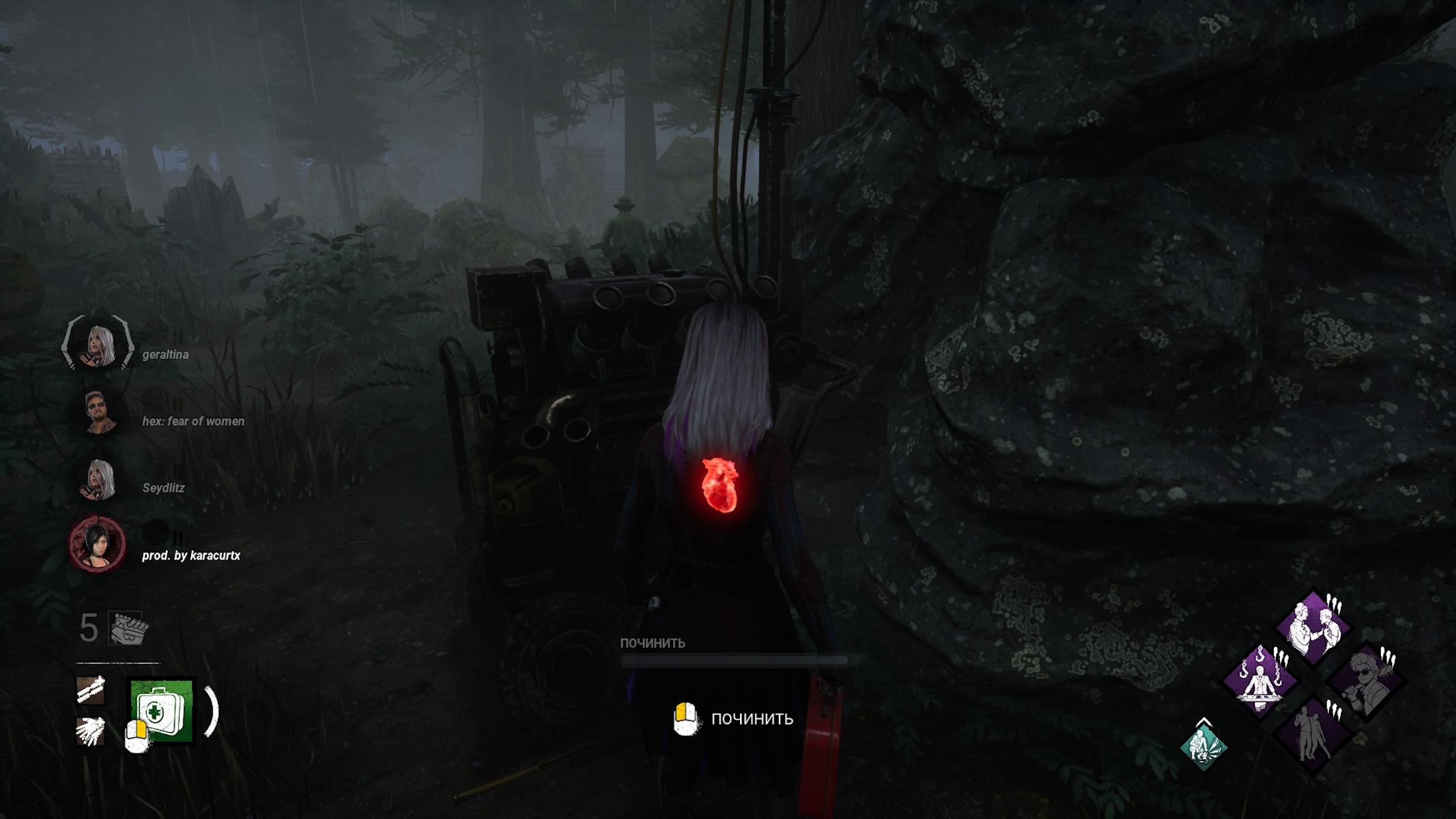Image resolution: width=1456 pixels, height=819 pixels.
Task: Select the 'hex: fear of women' player portrait
Action: [x=98, y=412]
